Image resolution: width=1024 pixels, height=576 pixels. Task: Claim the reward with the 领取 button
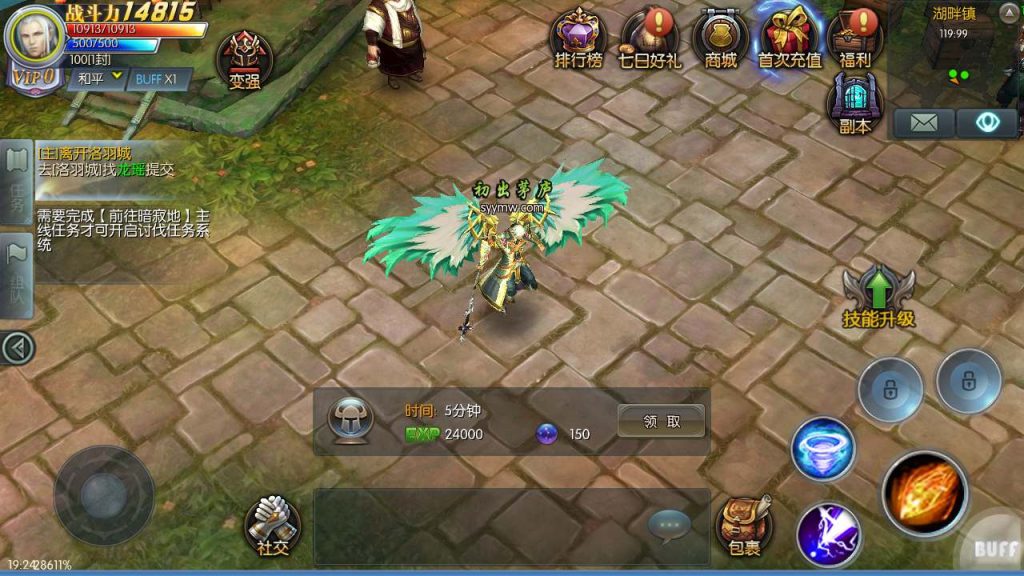tap(661, 421)
